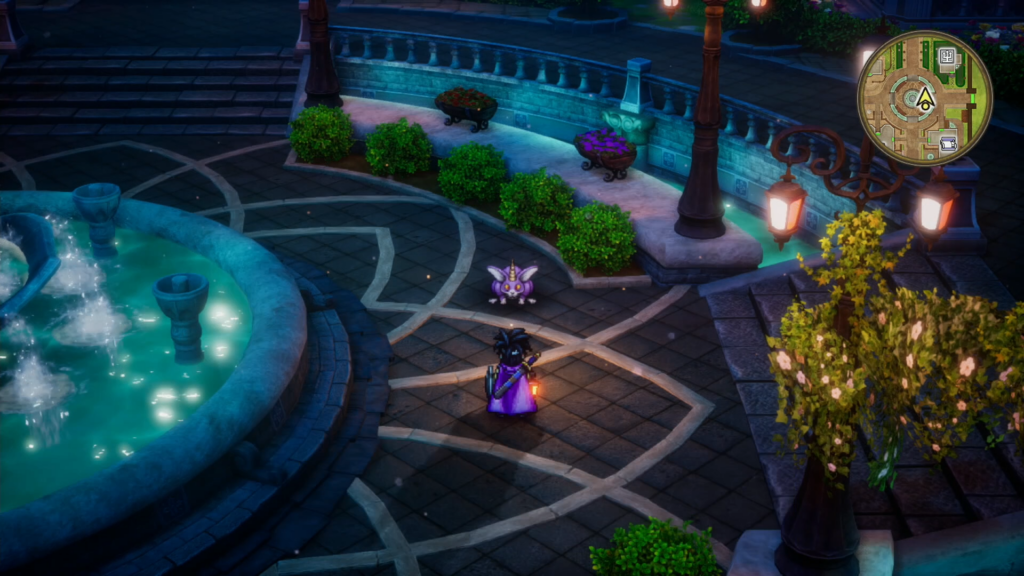The image size is (1024, 576).
Task: Select the trident marker on the minimap
Action: click(946, 55)
